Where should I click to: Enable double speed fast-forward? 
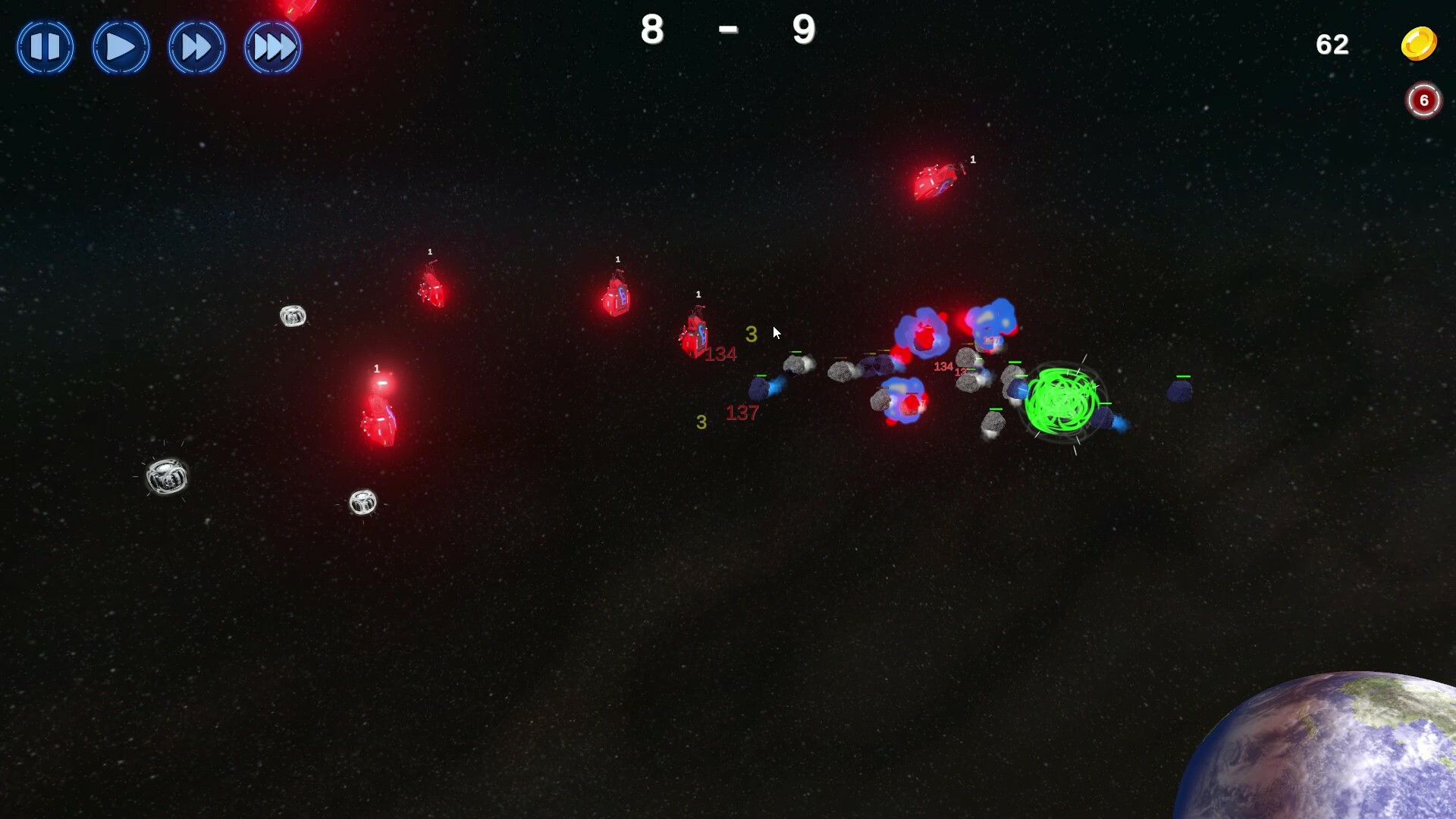coord(196,47)
